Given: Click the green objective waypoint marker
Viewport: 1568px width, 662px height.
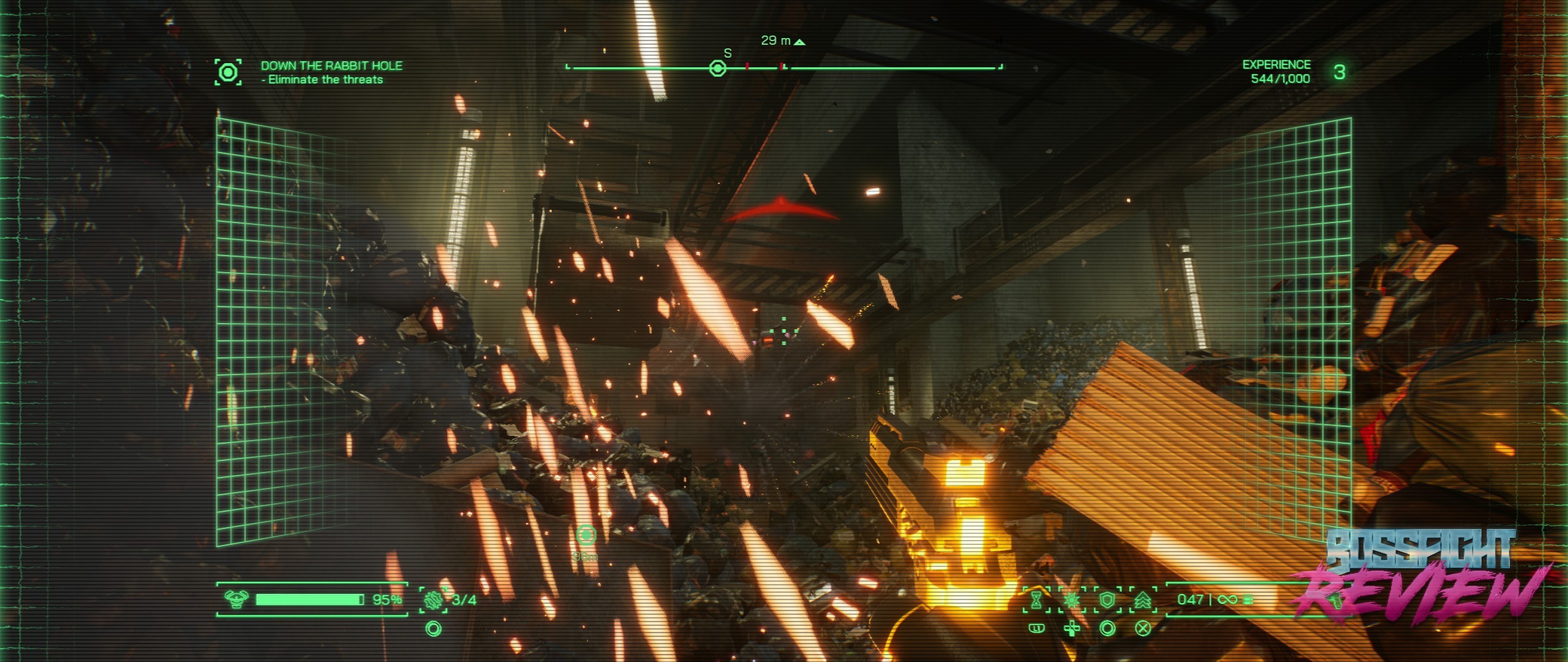Looking at the screenshot, I should [x=586, y=535].
